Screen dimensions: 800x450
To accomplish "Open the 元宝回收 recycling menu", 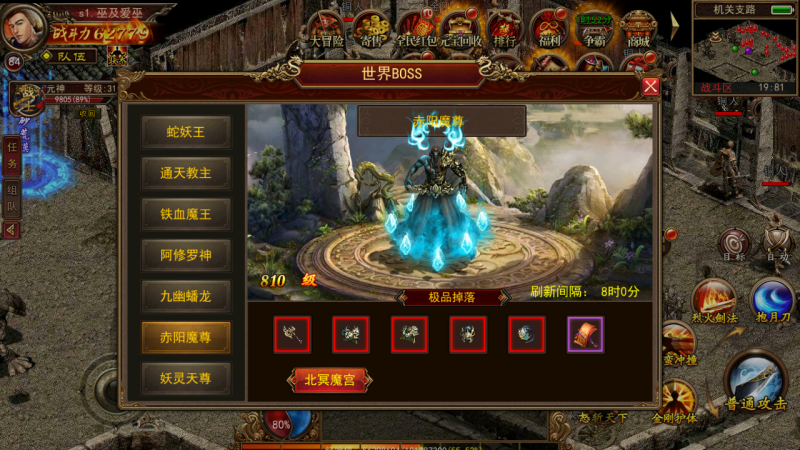I will coord(461,29).
